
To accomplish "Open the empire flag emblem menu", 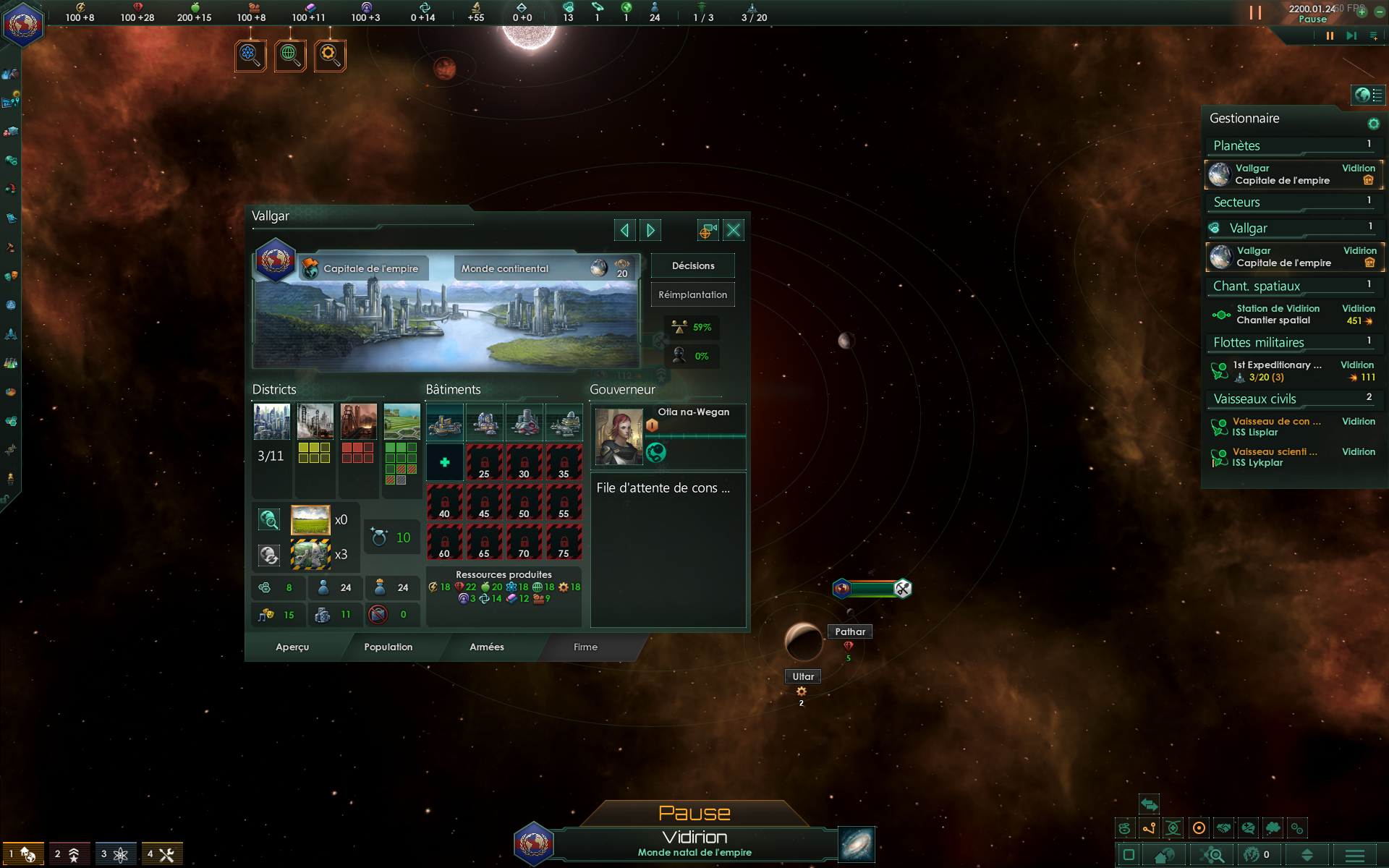I will (x=23, y=24).
